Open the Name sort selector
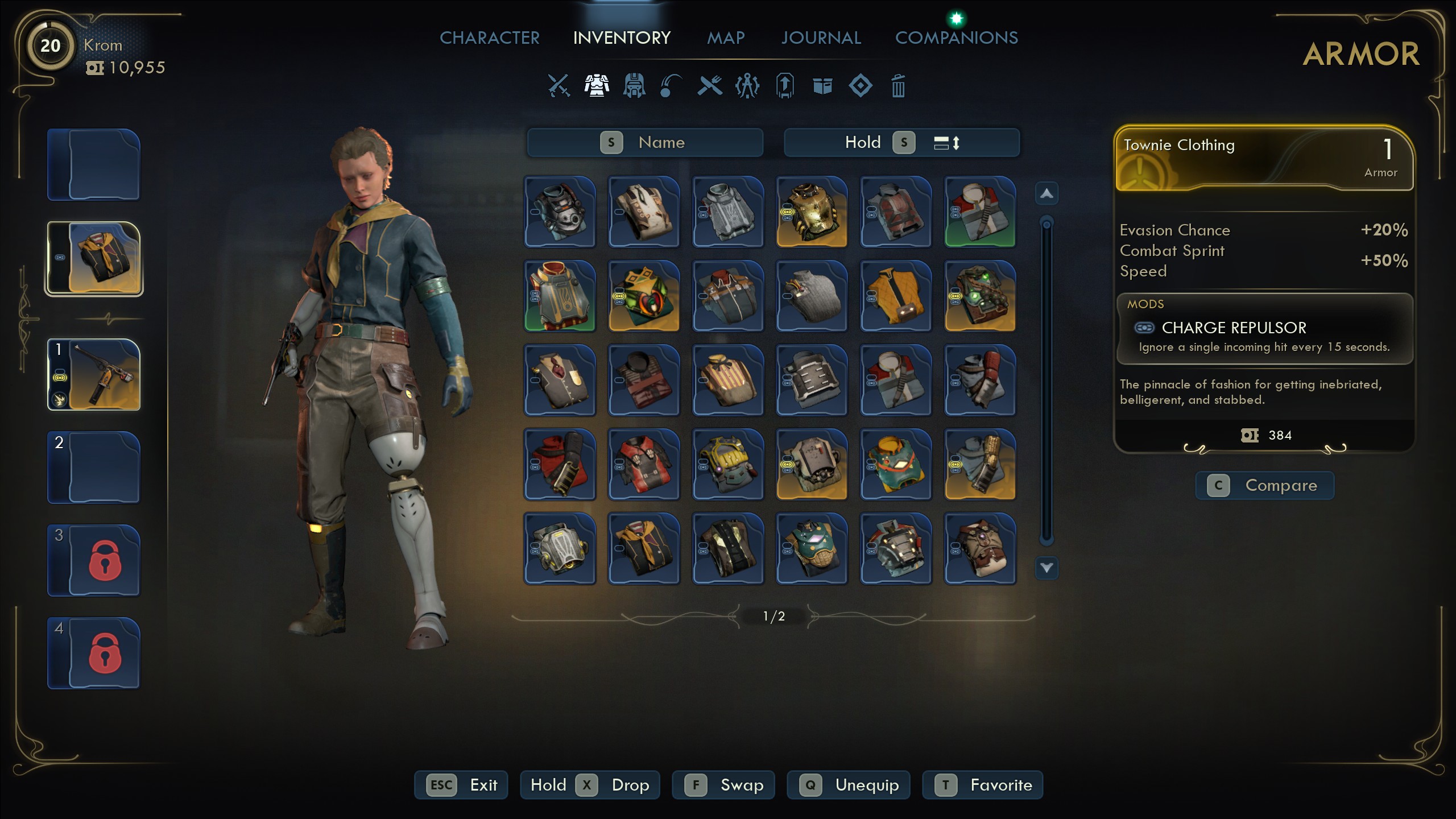 (x=646, y=142)
